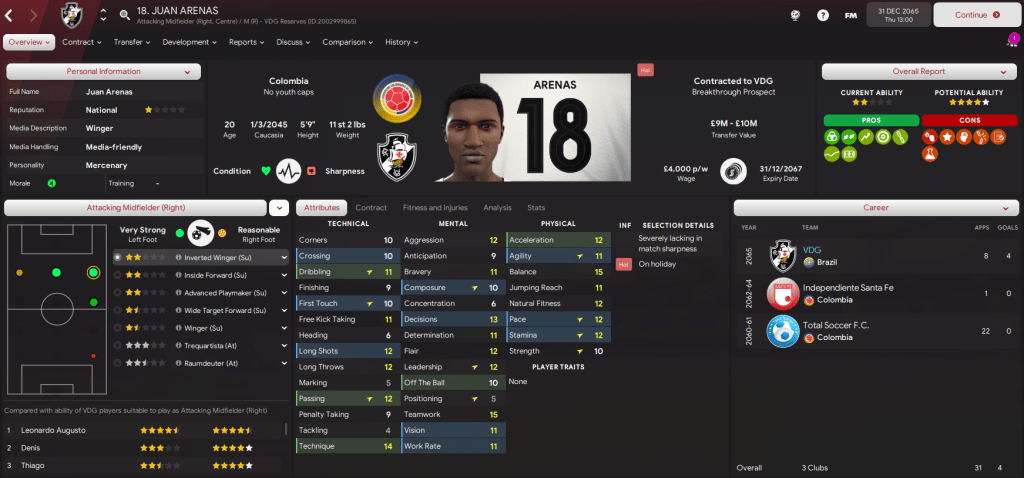Open the Comparison menu
Image resolution: width=1024 pixels, height=478 pixels.
(347, 42)
